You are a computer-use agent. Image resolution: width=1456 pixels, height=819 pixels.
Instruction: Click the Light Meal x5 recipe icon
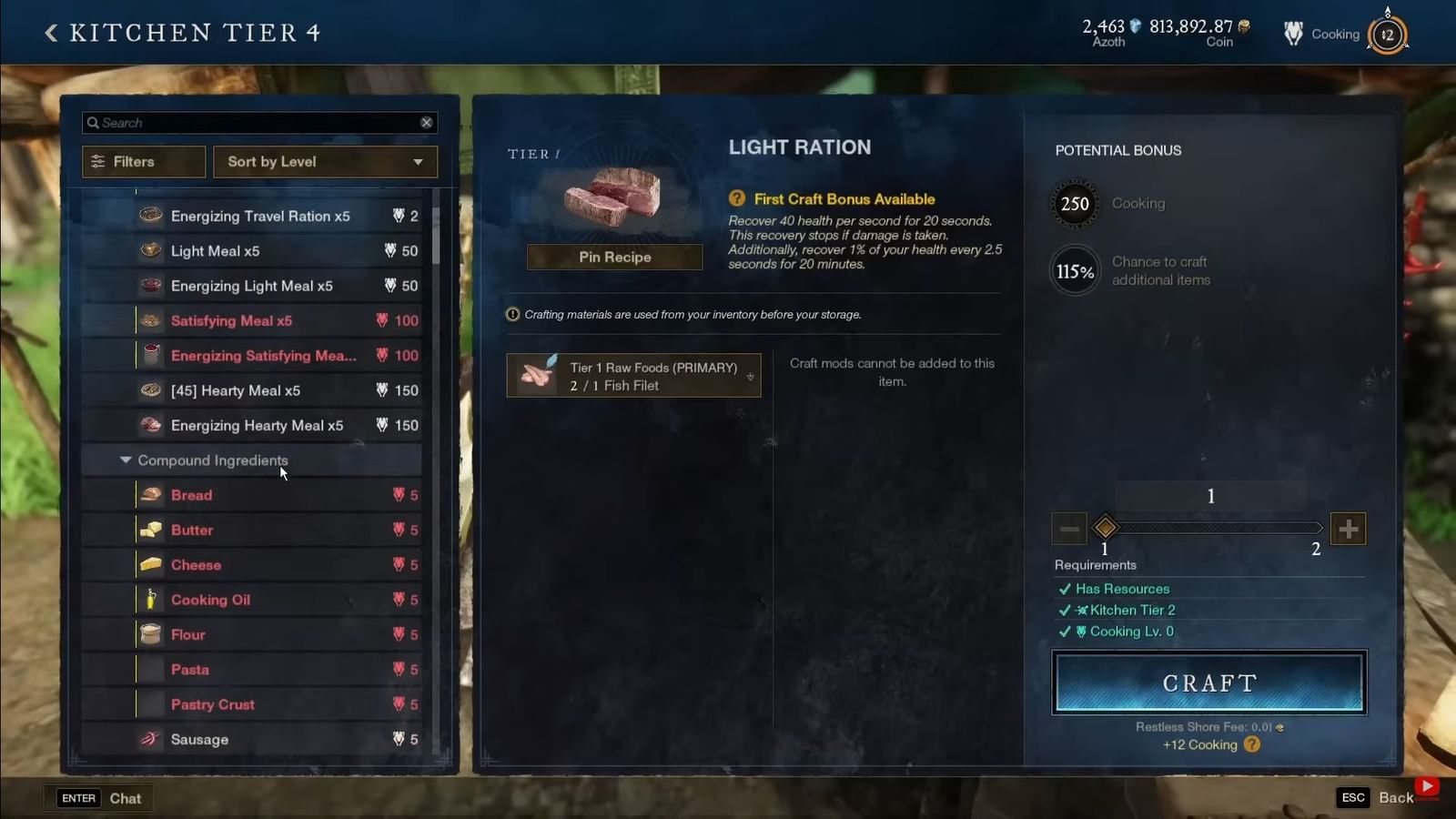point(150,250)
